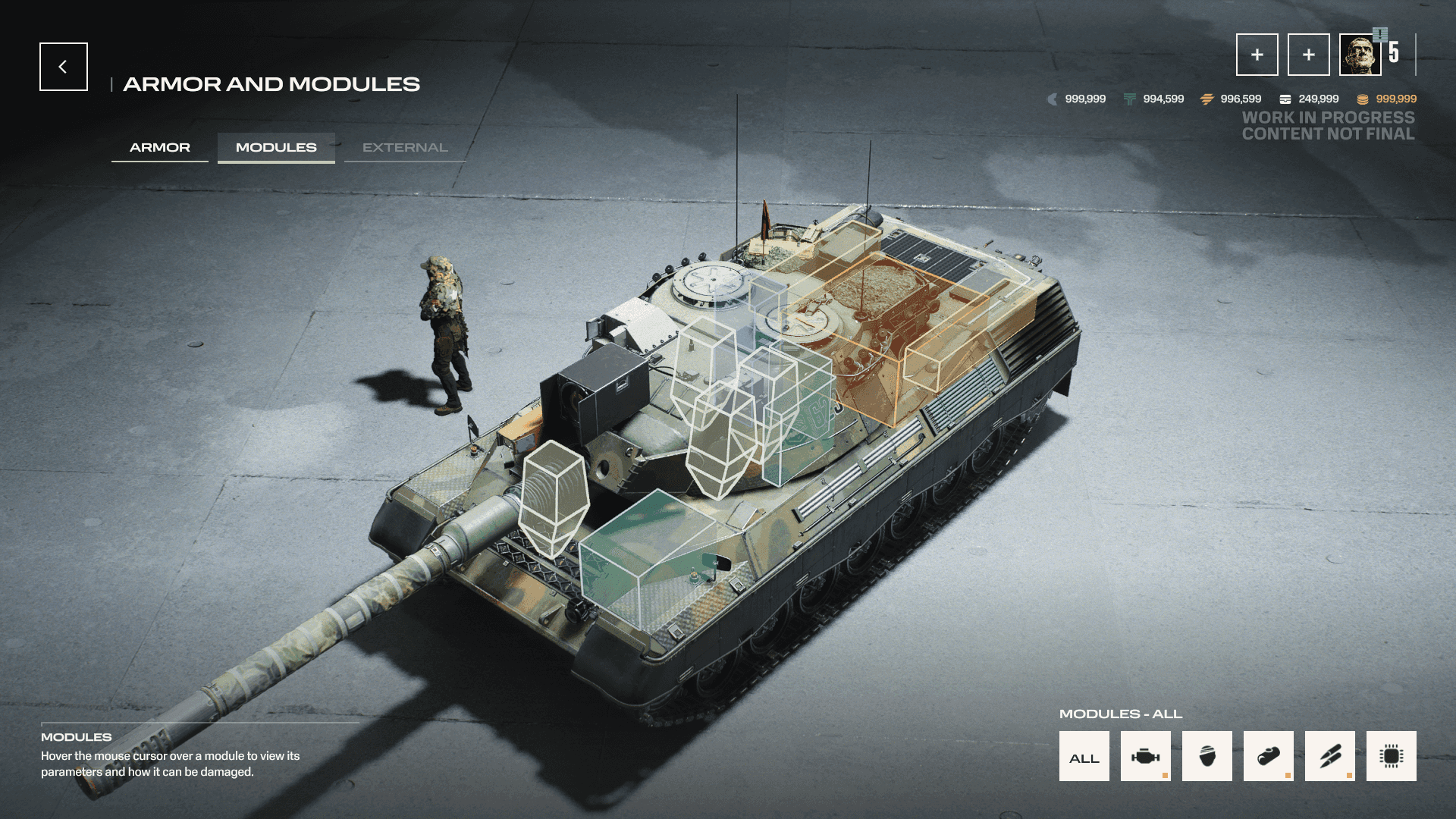The width and height of the screenshot is (1456, 819).
Task: Open the External tab
Action: (405, 147)
